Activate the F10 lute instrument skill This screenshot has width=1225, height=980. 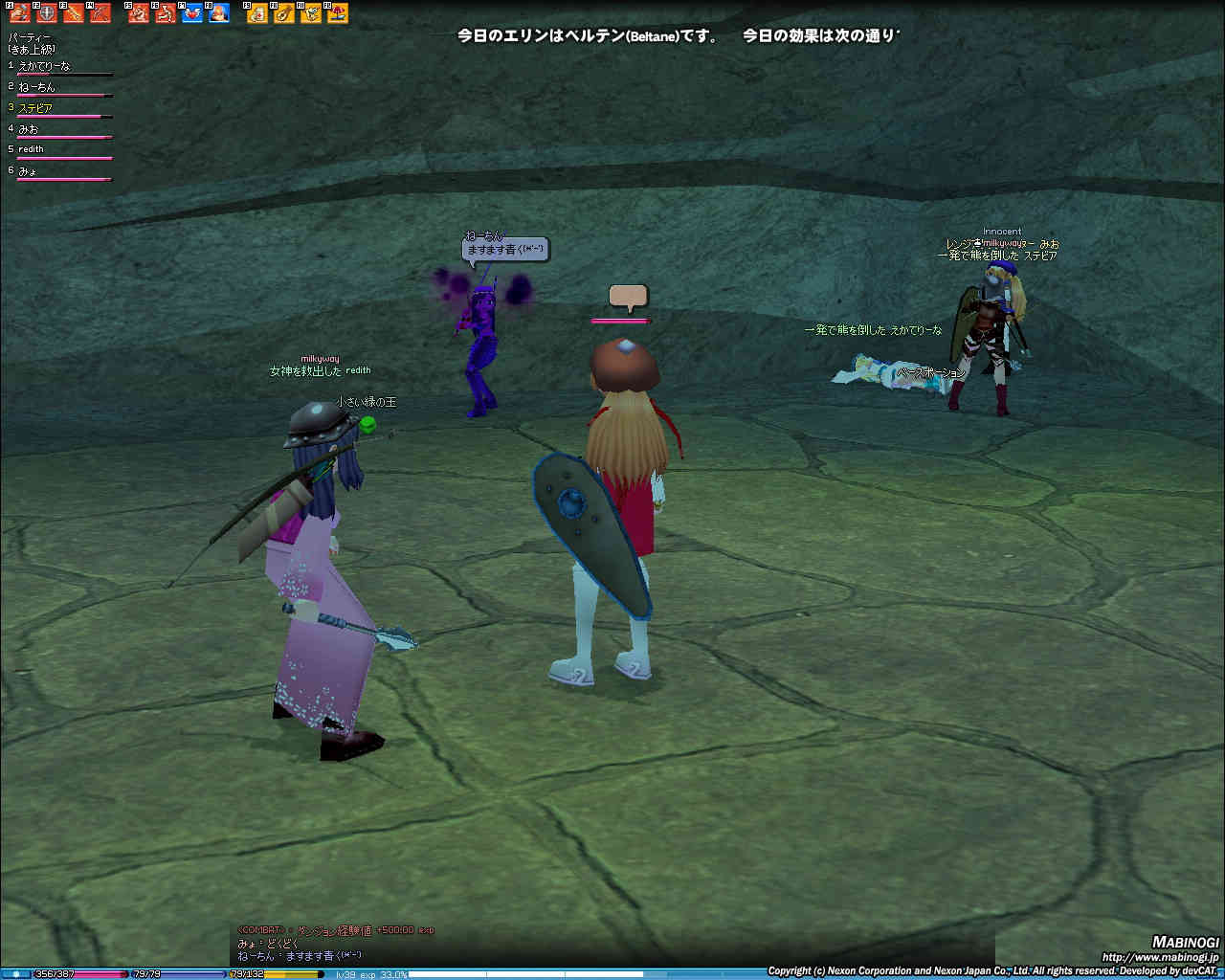point(284,12)
